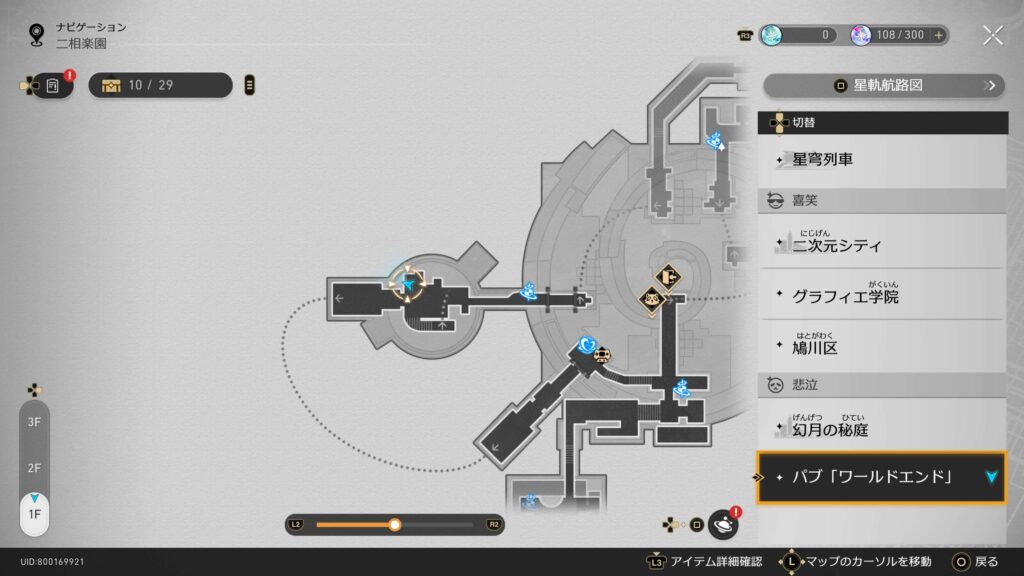This screenshot has height=576, width=1024.
Task: Open the treasure chest counter 10/29
Action: click(x=160, y=86)
